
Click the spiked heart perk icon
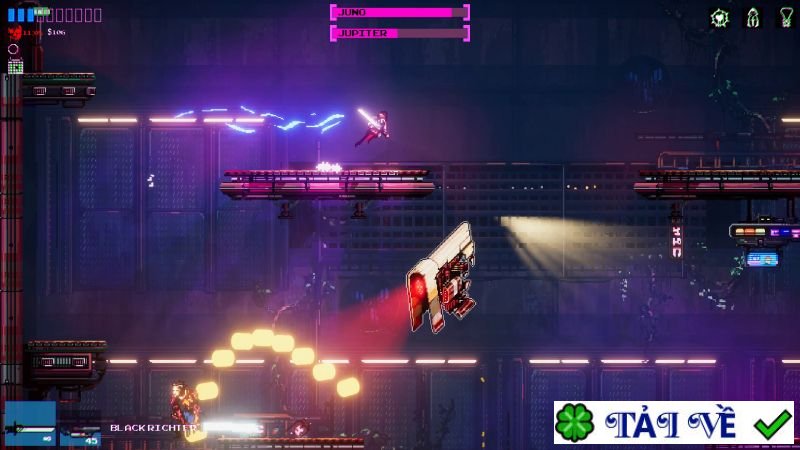718,17
